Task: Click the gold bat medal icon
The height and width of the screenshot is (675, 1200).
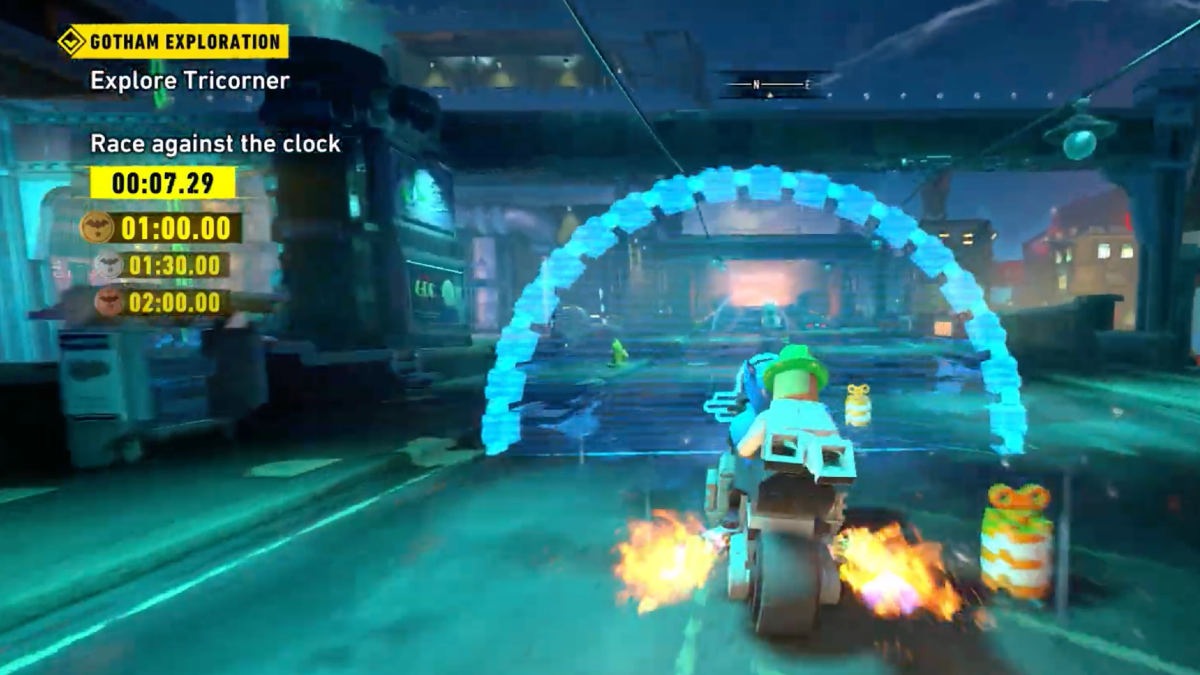Action: coord(97,227)
